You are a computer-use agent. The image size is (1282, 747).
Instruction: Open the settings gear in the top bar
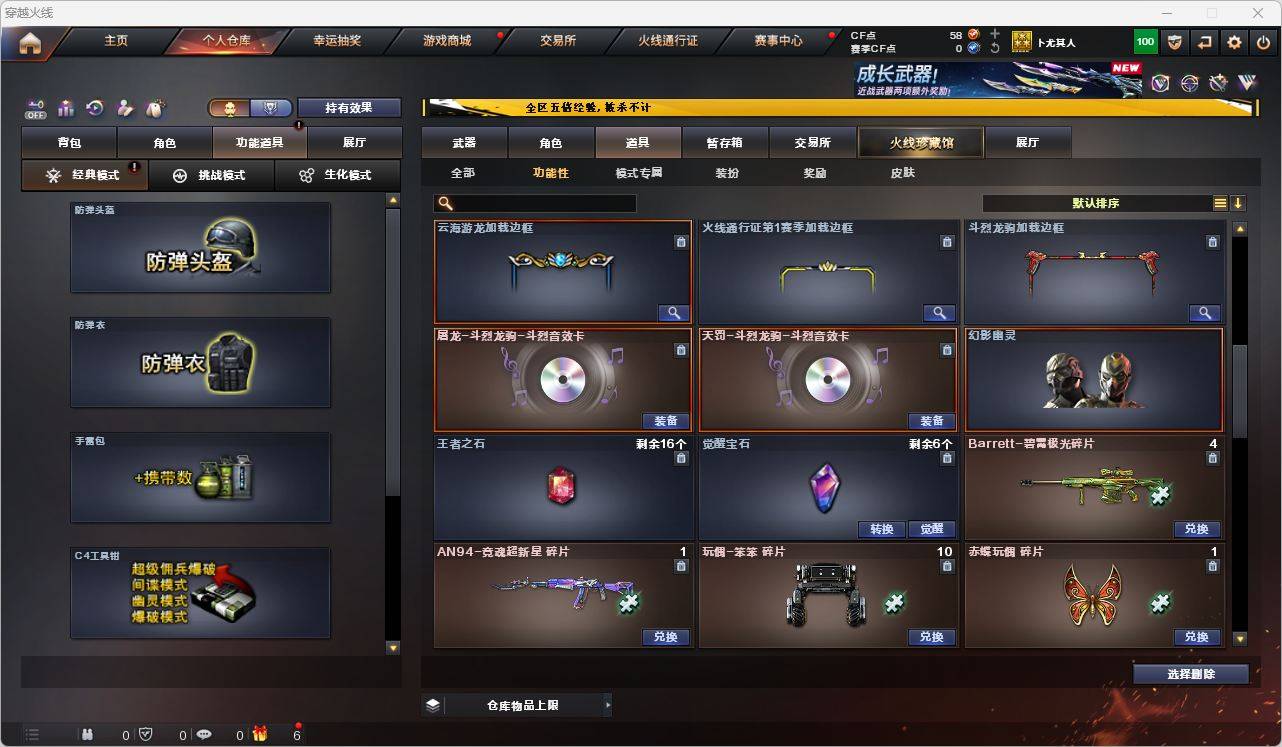1233,41
